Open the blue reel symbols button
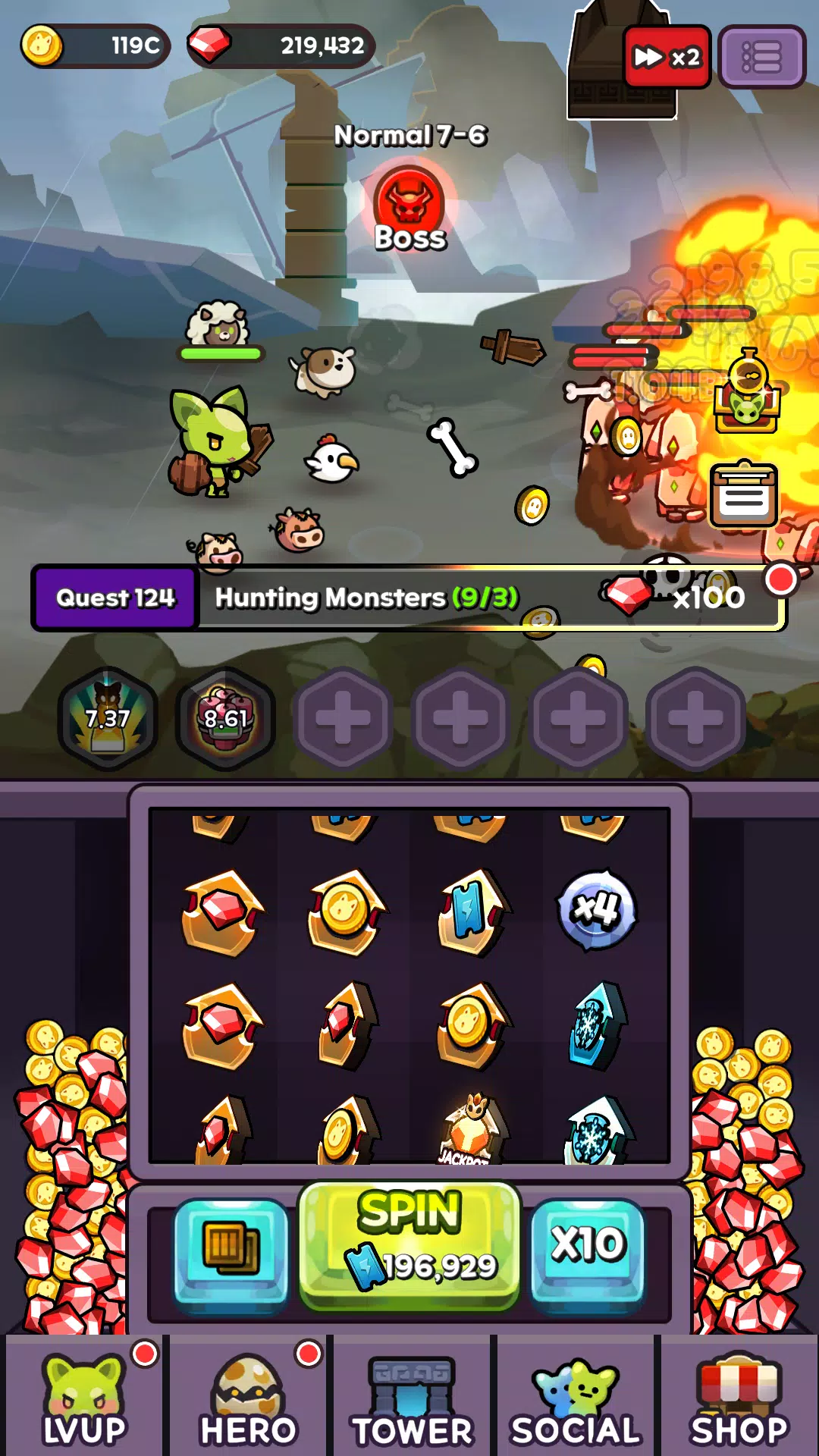The image size is (819, 1456). pos(231,1247)
